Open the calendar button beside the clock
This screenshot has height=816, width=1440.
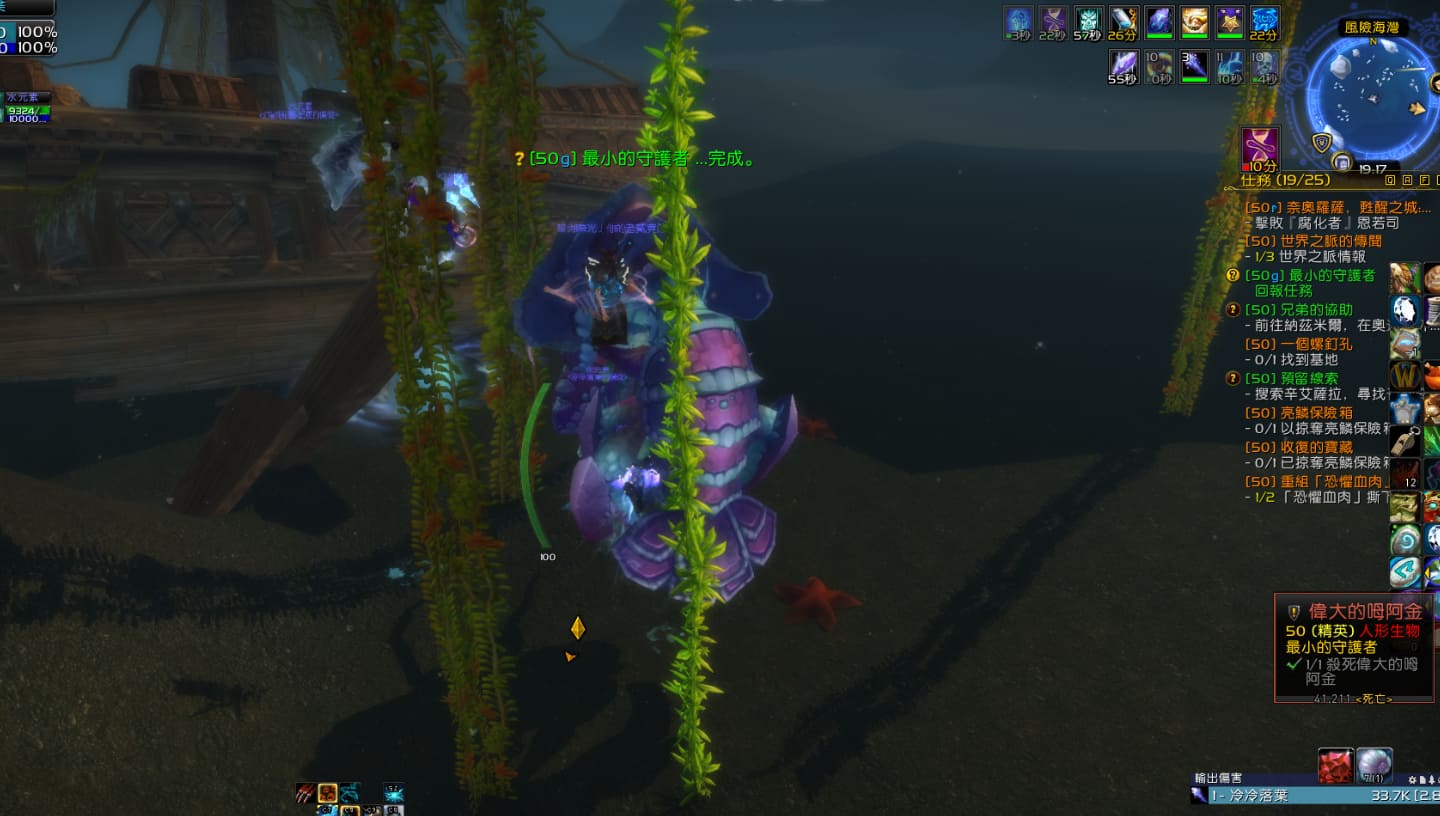(1342, 161)
